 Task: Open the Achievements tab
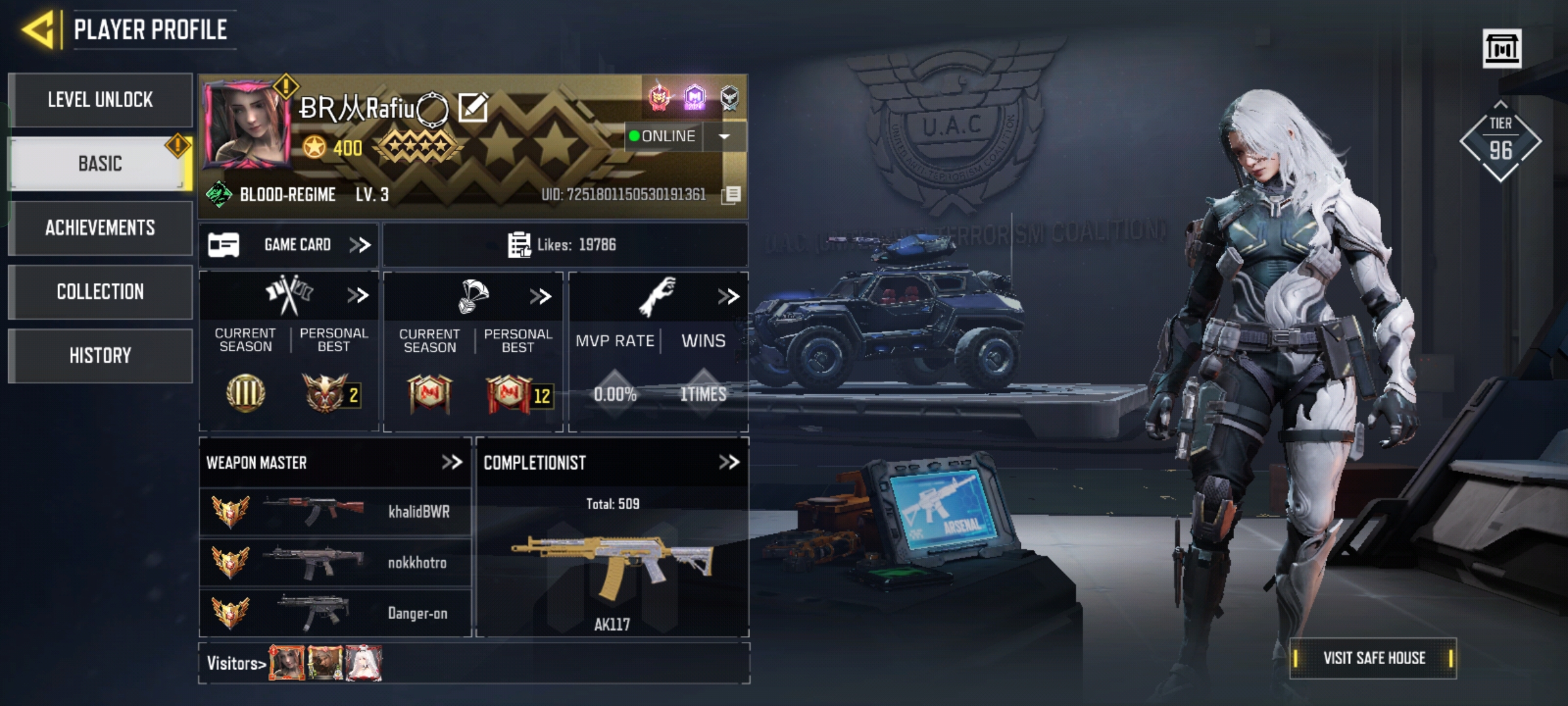click(100, 227)
